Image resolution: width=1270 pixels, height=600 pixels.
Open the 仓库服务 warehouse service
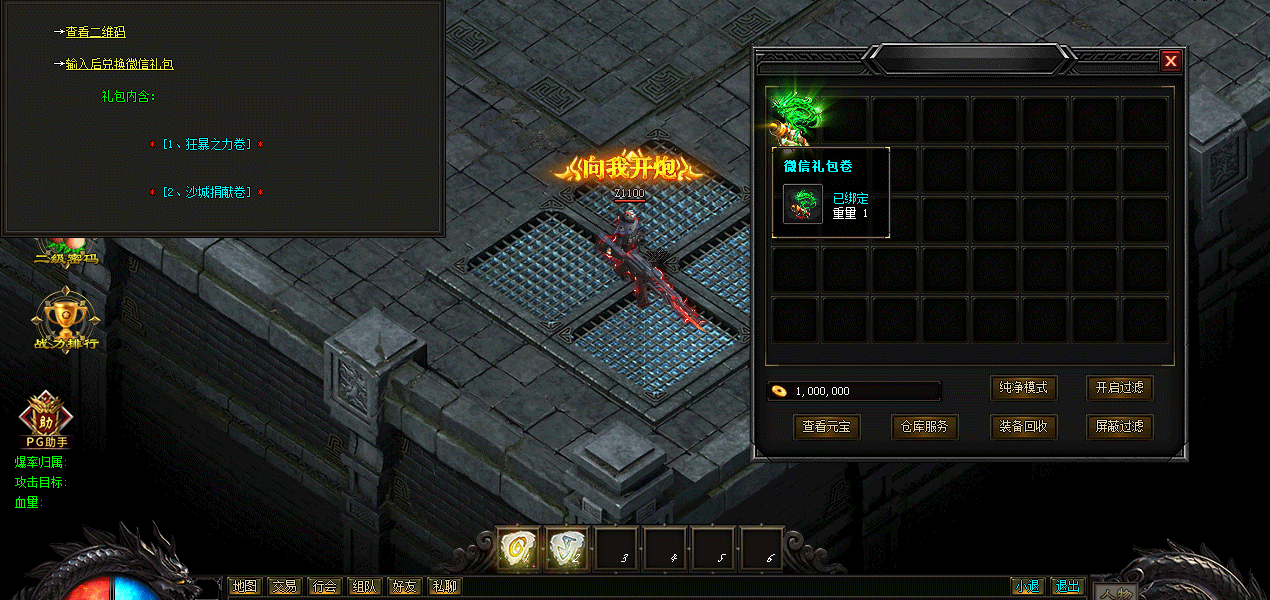[925, 427]
